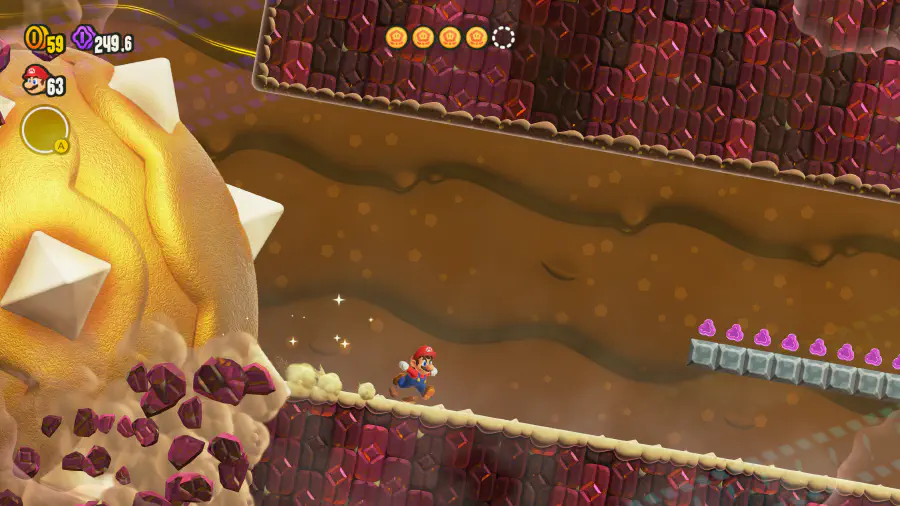900x506 pixels.
Task: Select the purple flower coin icon
Action: (x=83, y=39)
